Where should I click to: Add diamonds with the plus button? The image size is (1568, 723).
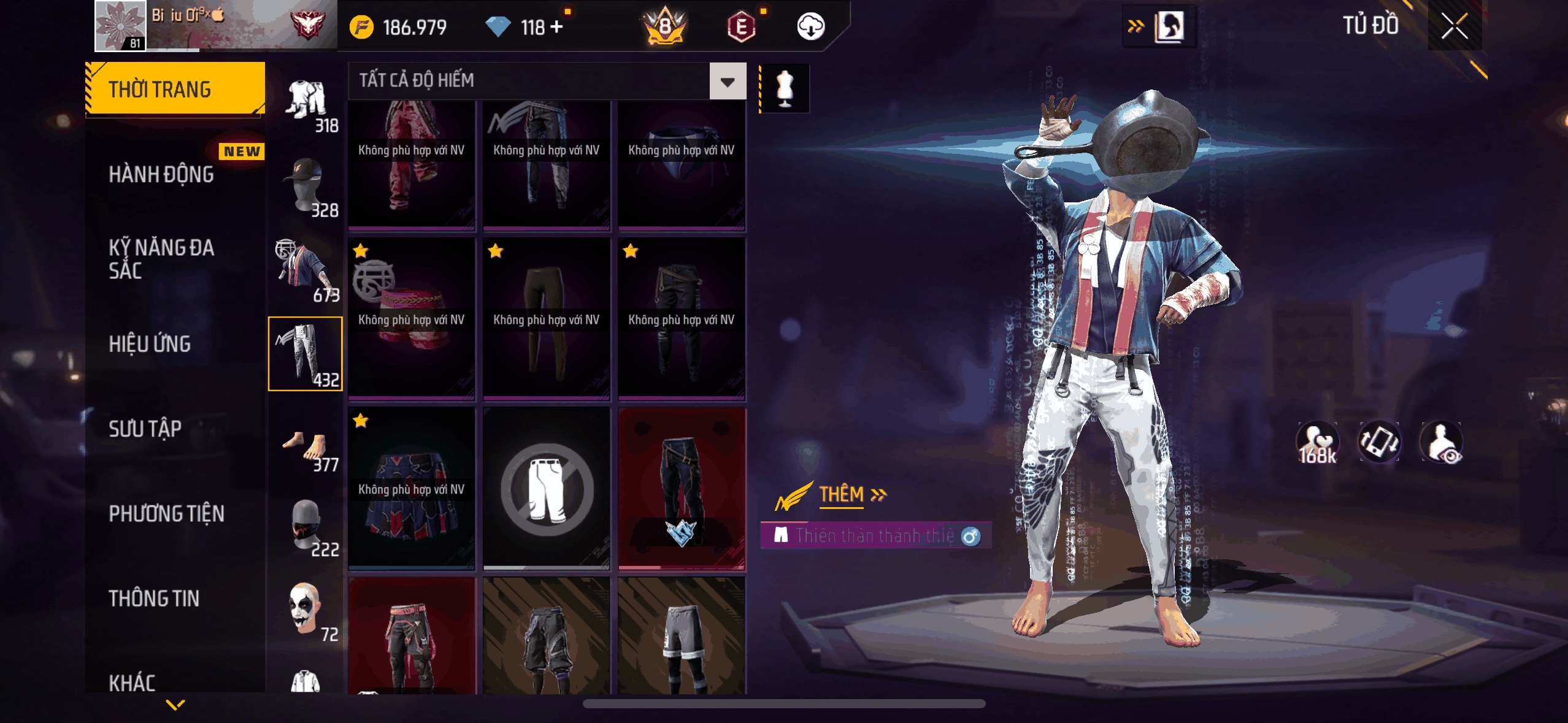point(556,27)
